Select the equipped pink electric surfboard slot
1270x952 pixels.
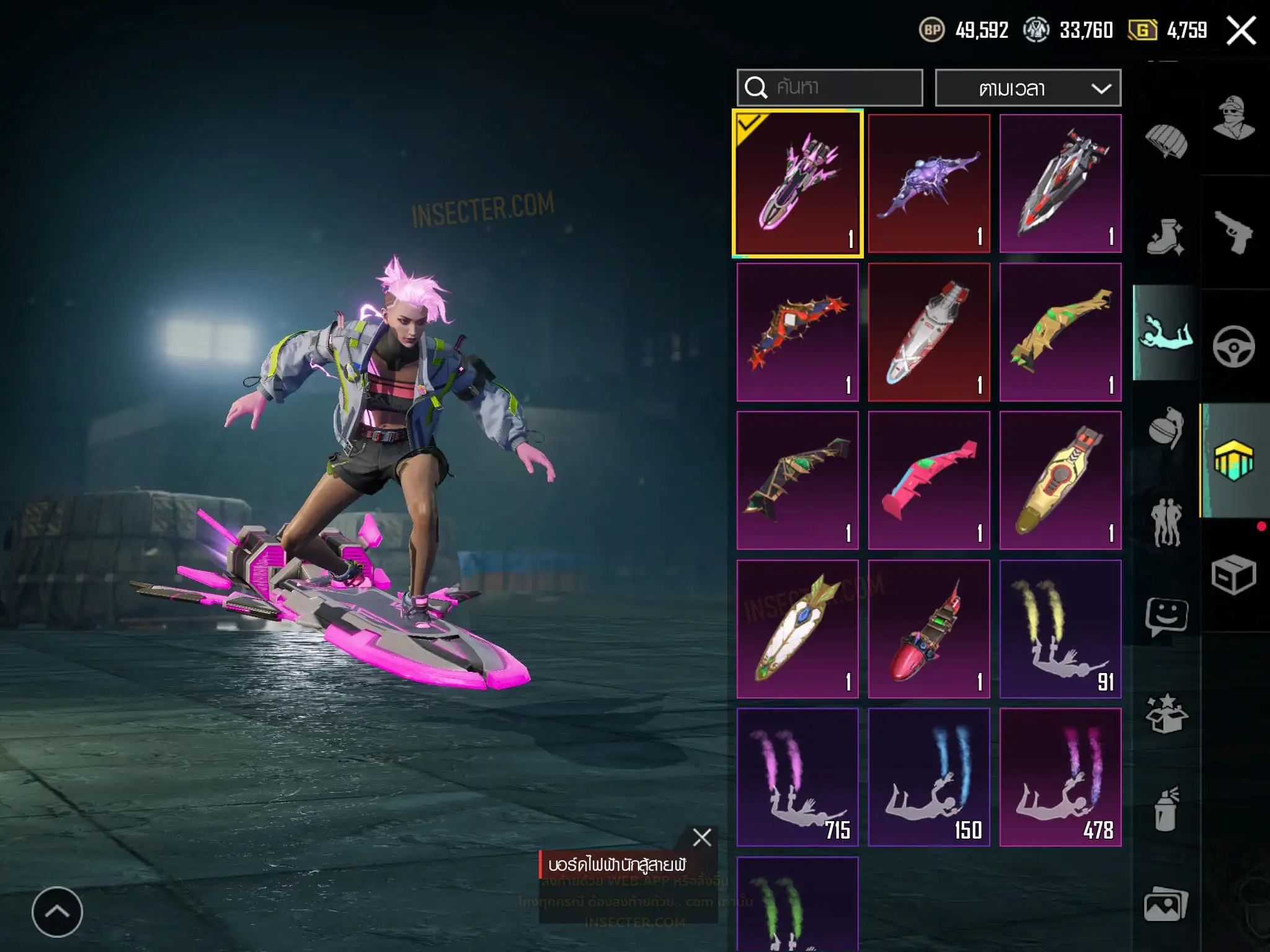[x=797, y=183]
